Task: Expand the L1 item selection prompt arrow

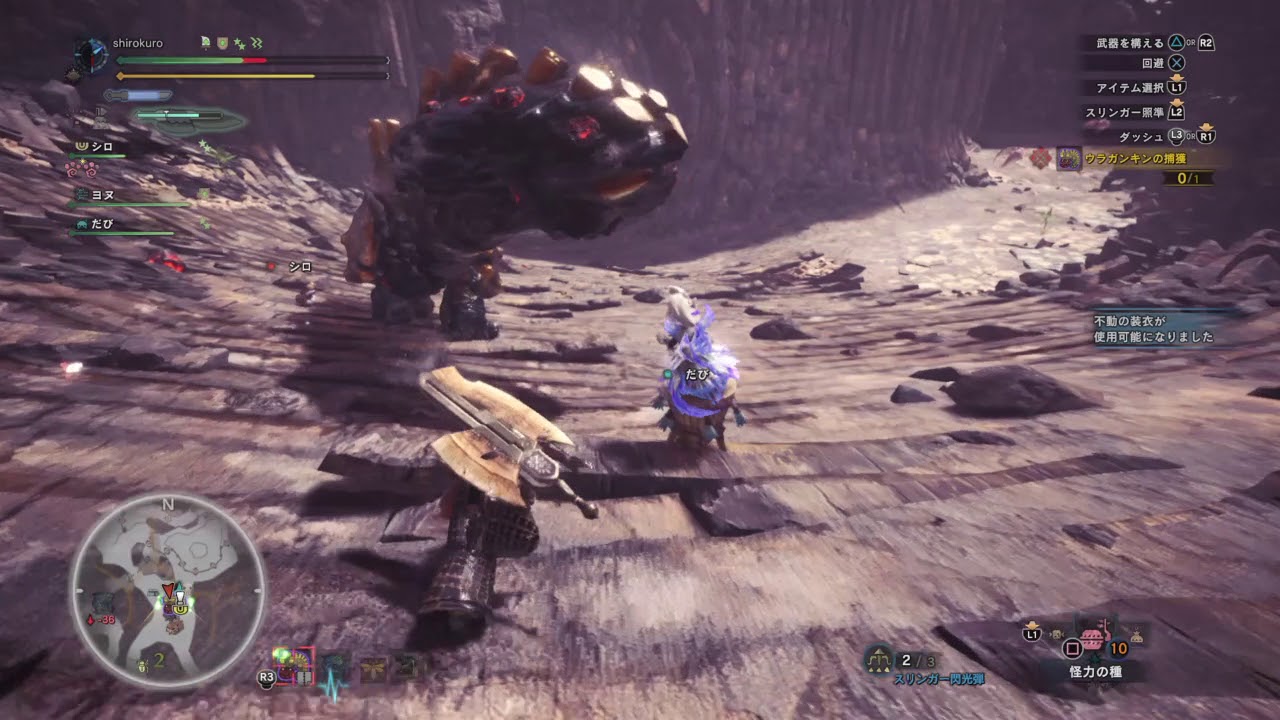Action: click(x=1177, y=78)
